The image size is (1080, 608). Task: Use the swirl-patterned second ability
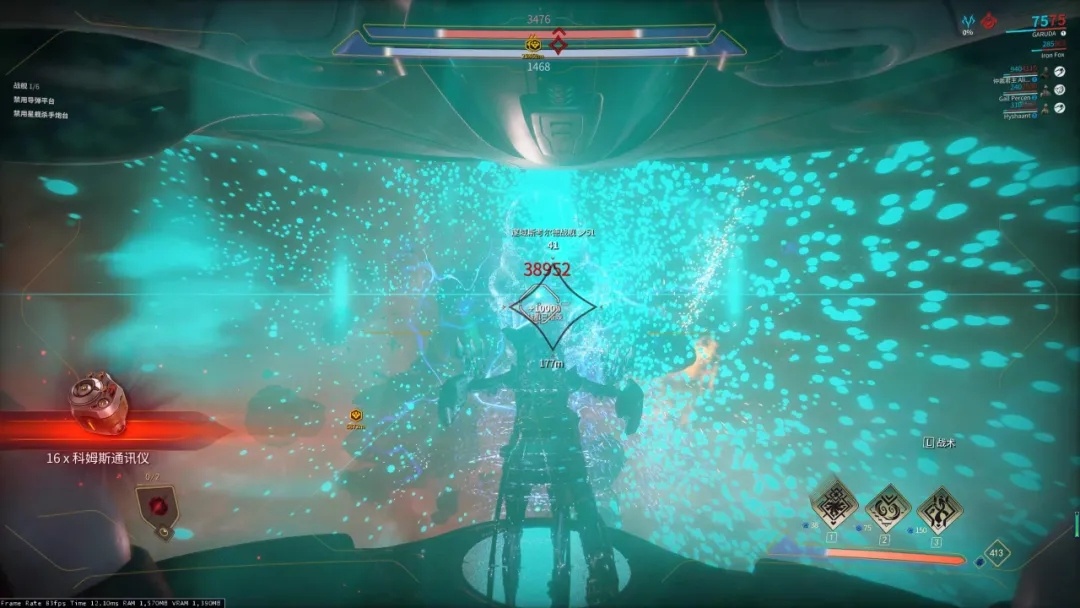pos(885,507)
